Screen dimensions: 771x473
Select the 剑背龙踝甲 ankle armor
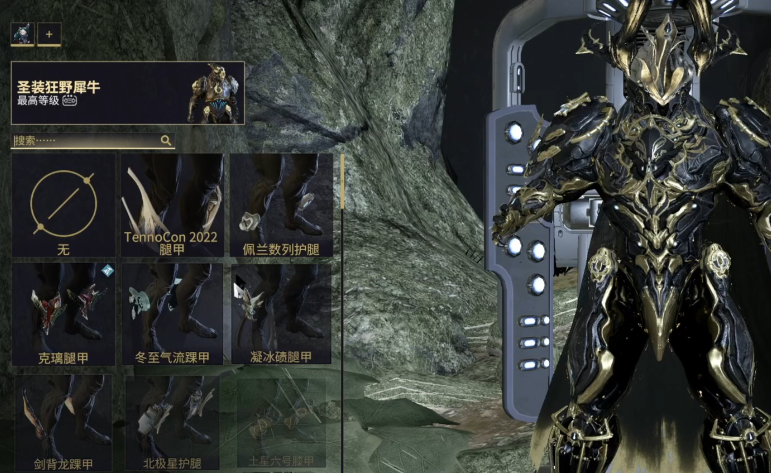pyautogui.click(x=63, y=422)
